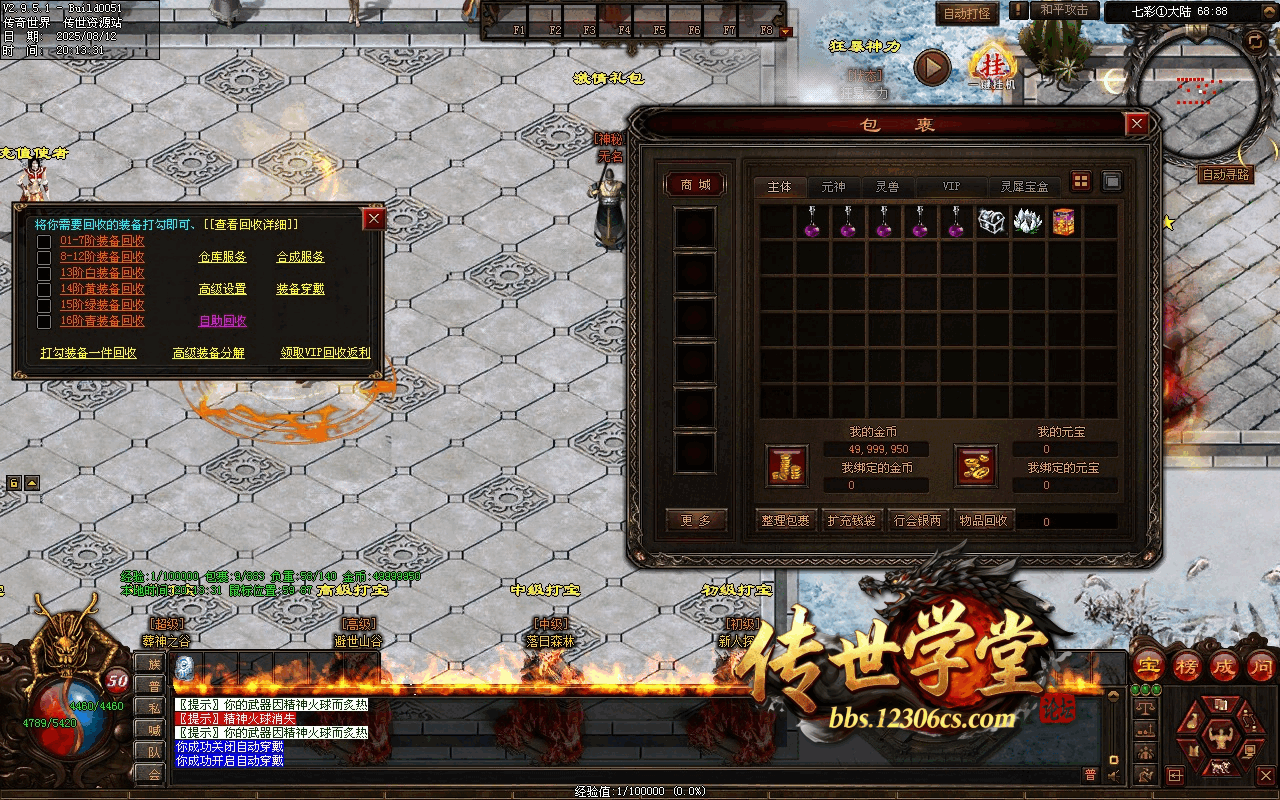This screenshot has height=800, width=1280.
Task: Select the white lotus flower item
Action: (x=1027, y=222)
